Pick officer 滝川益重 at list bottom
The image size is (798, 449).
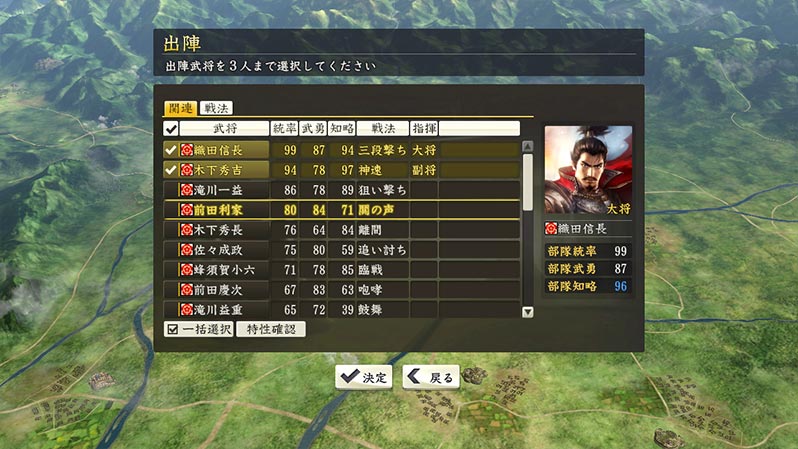(220, 309)
